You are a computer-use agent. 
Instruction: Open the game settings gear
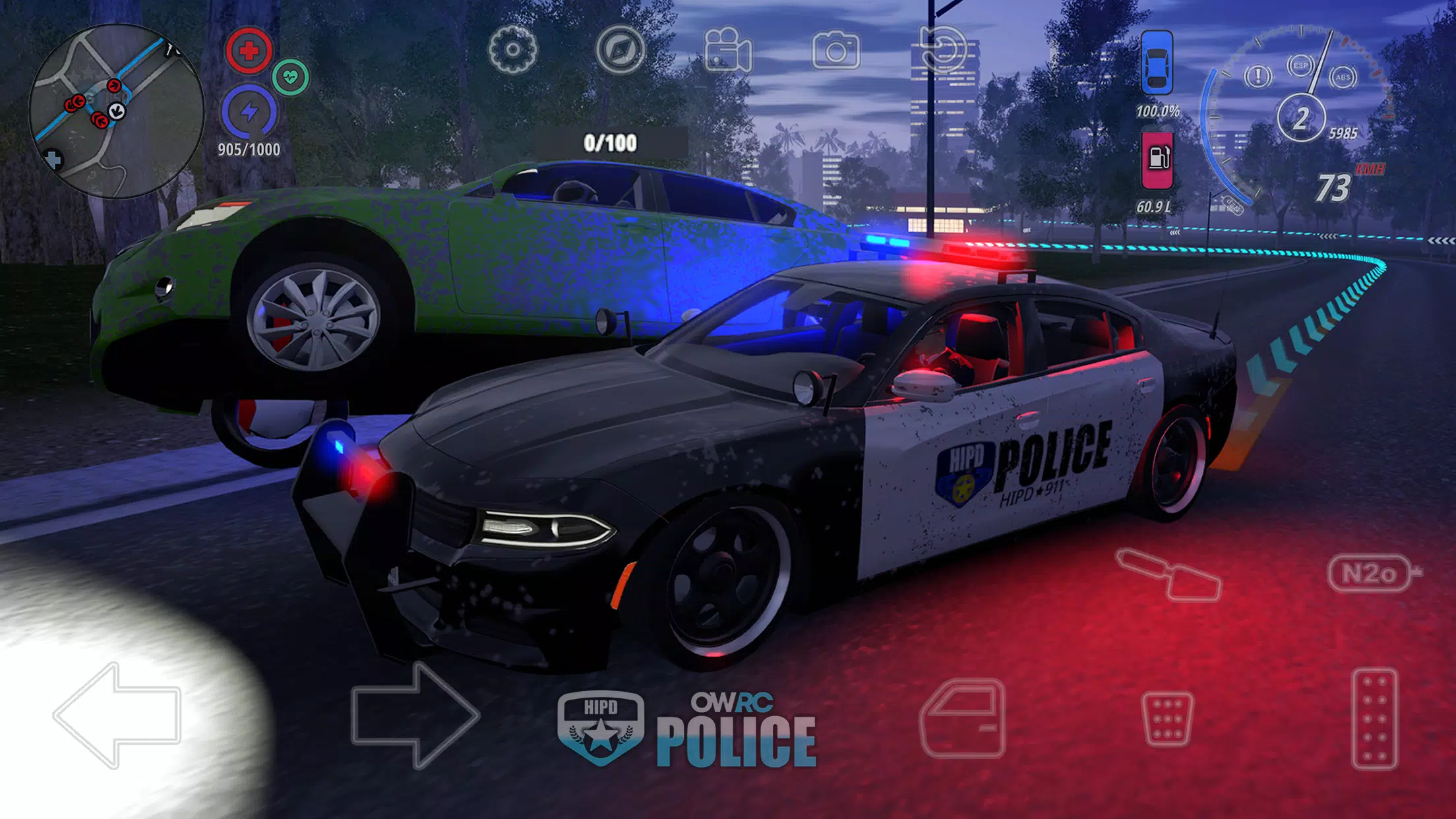tap(510, 48)
